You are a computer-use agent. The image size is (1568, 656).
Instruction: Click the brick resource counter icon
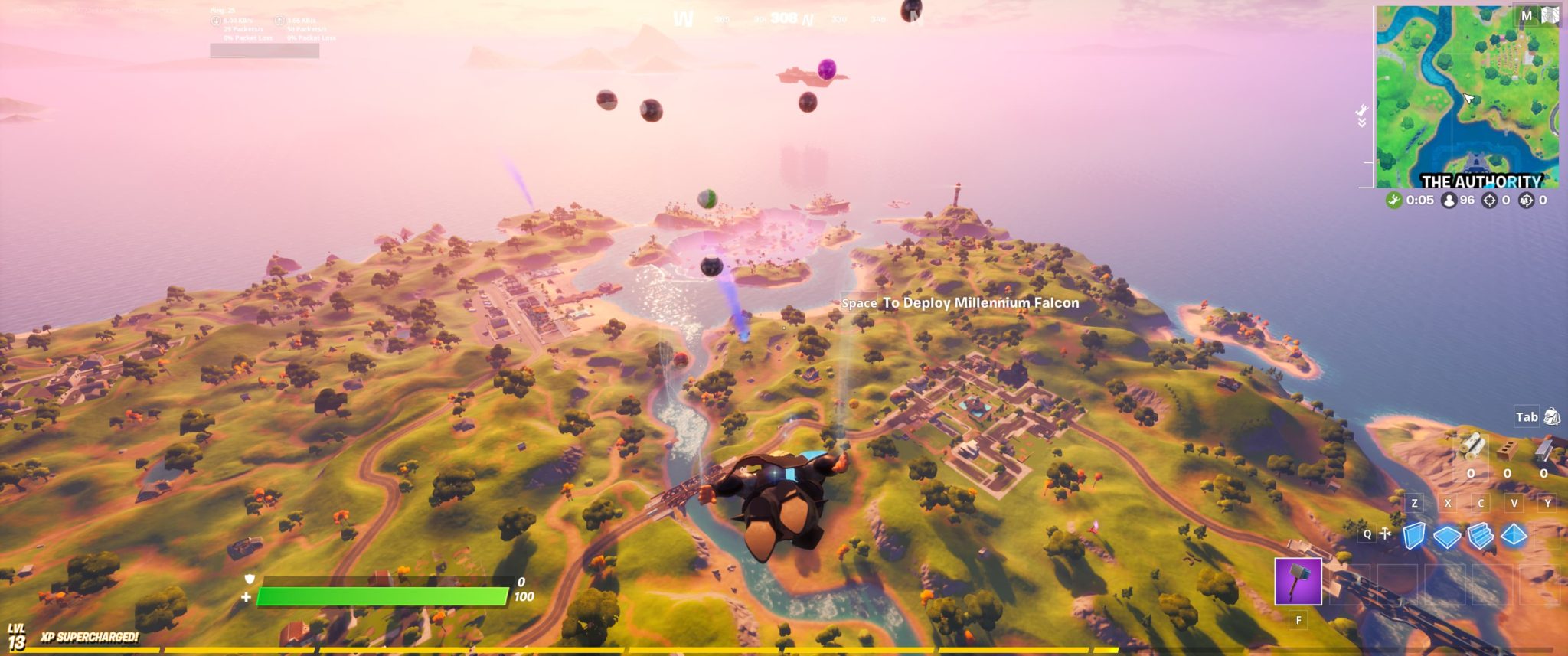click(1508, 449)
